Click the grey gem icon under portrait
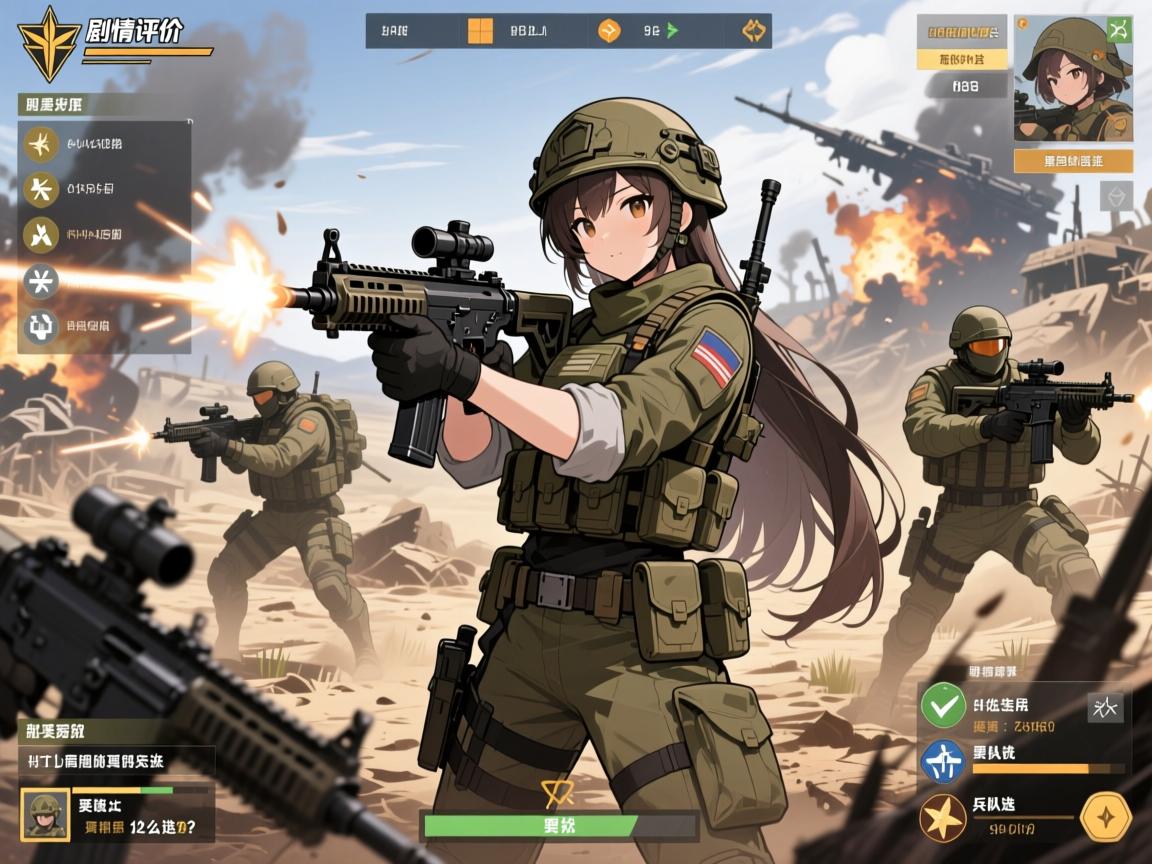 [1117, 195]
